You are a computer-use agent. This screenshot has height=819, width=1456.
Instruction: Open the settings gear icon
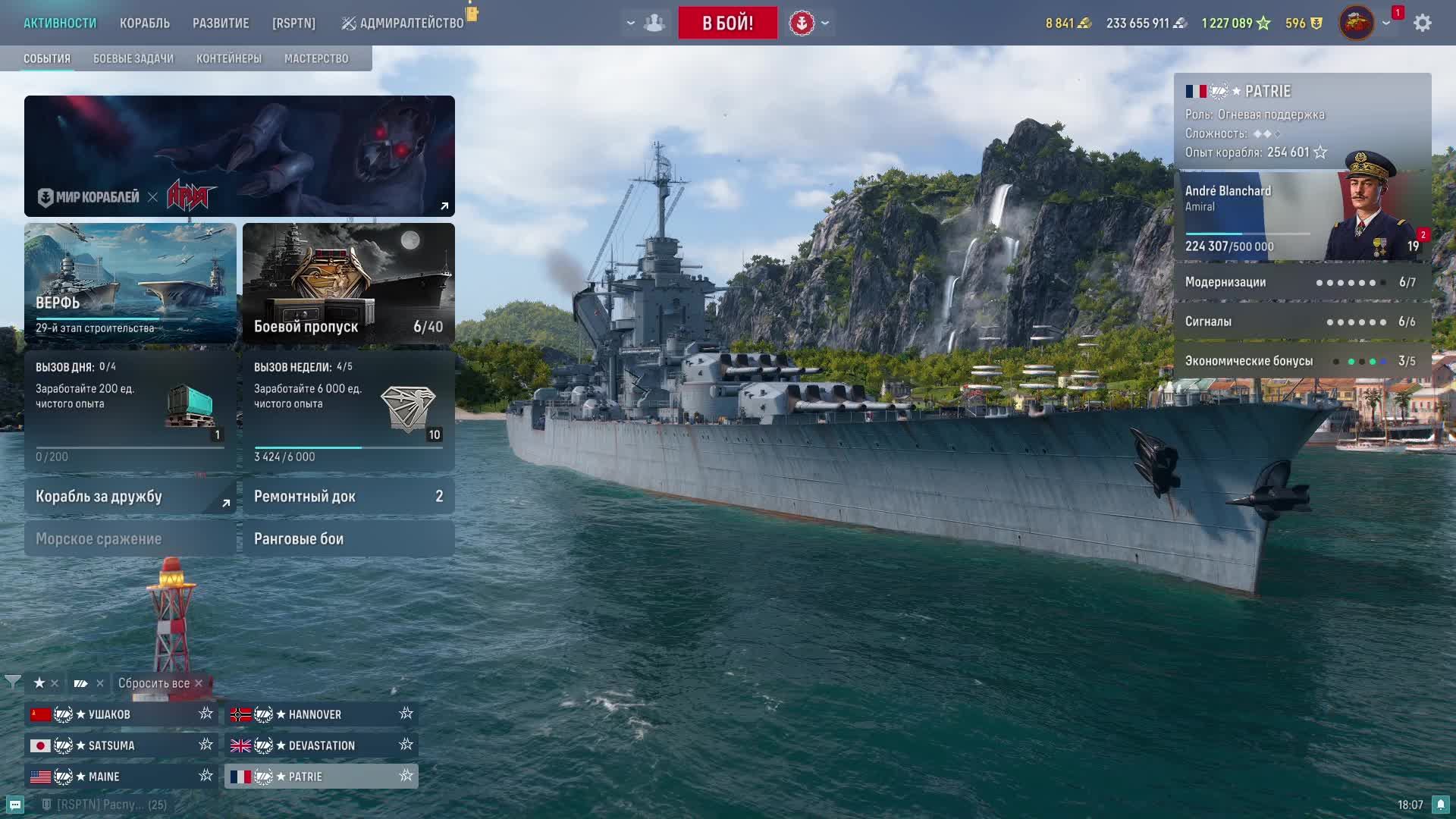click(1423, 23)
